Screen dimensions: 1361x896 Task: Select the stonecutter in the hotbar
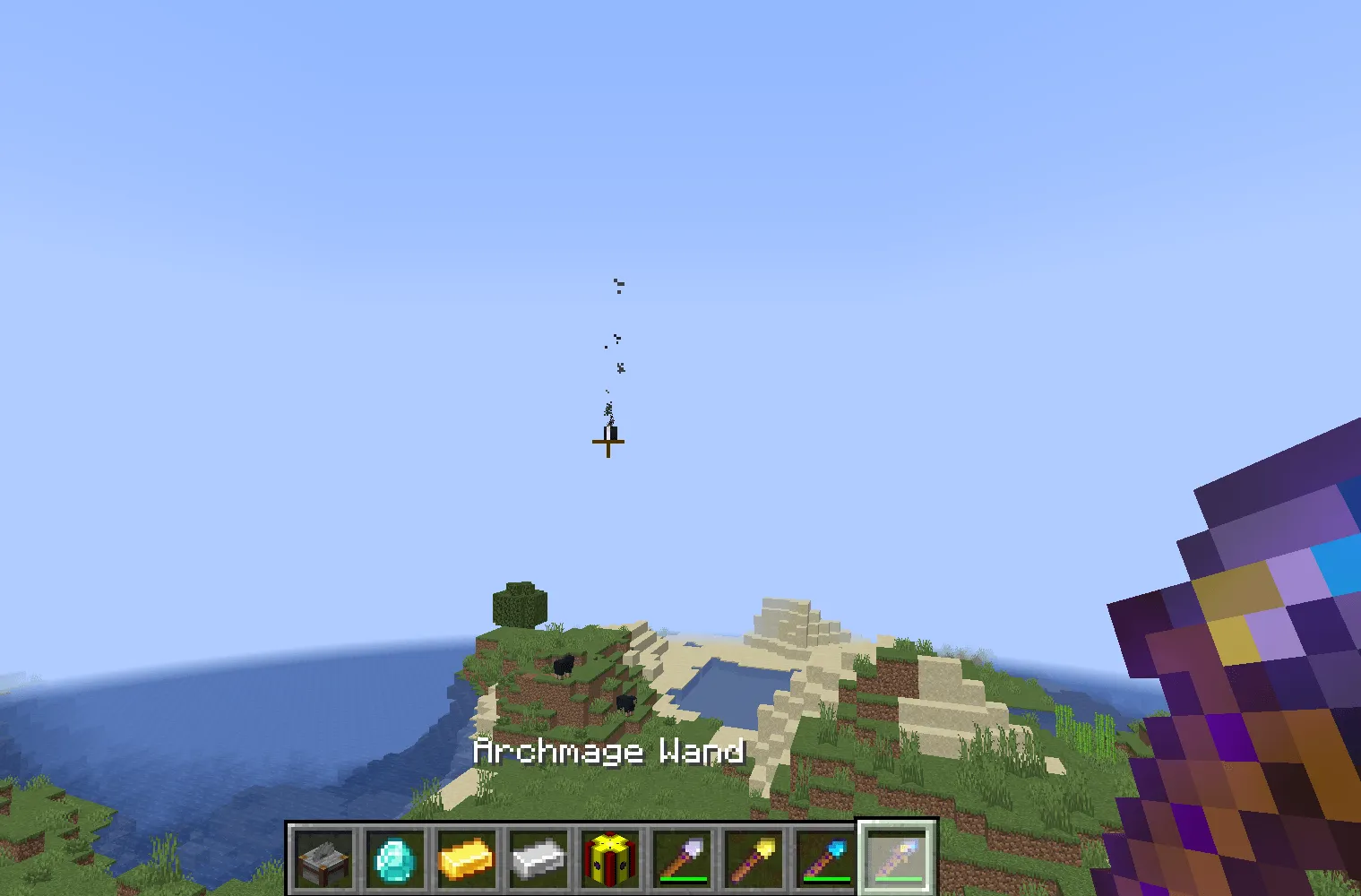click(322, 857)
